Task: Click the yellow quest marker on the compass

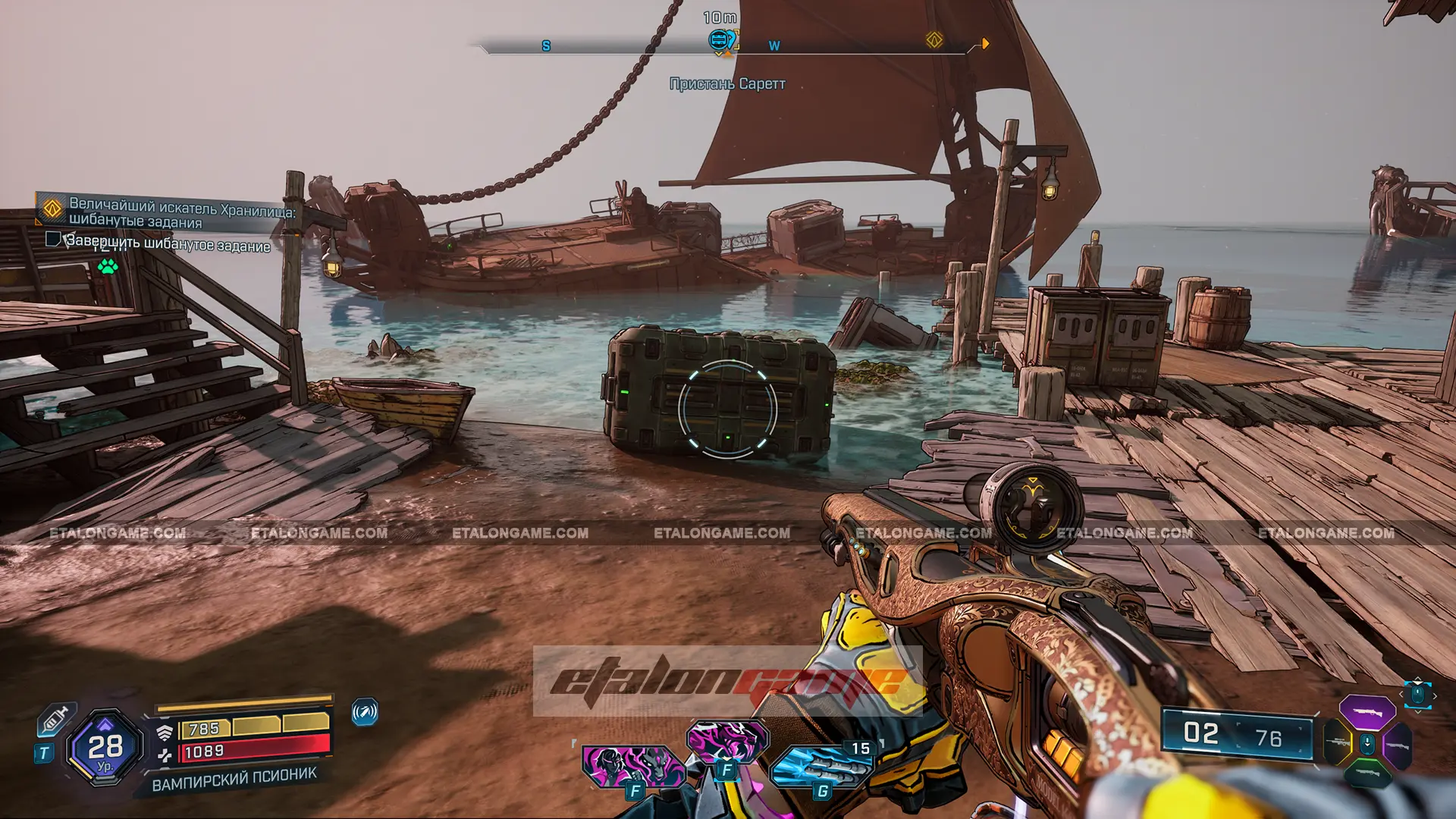Action: [x=934, y=40]
